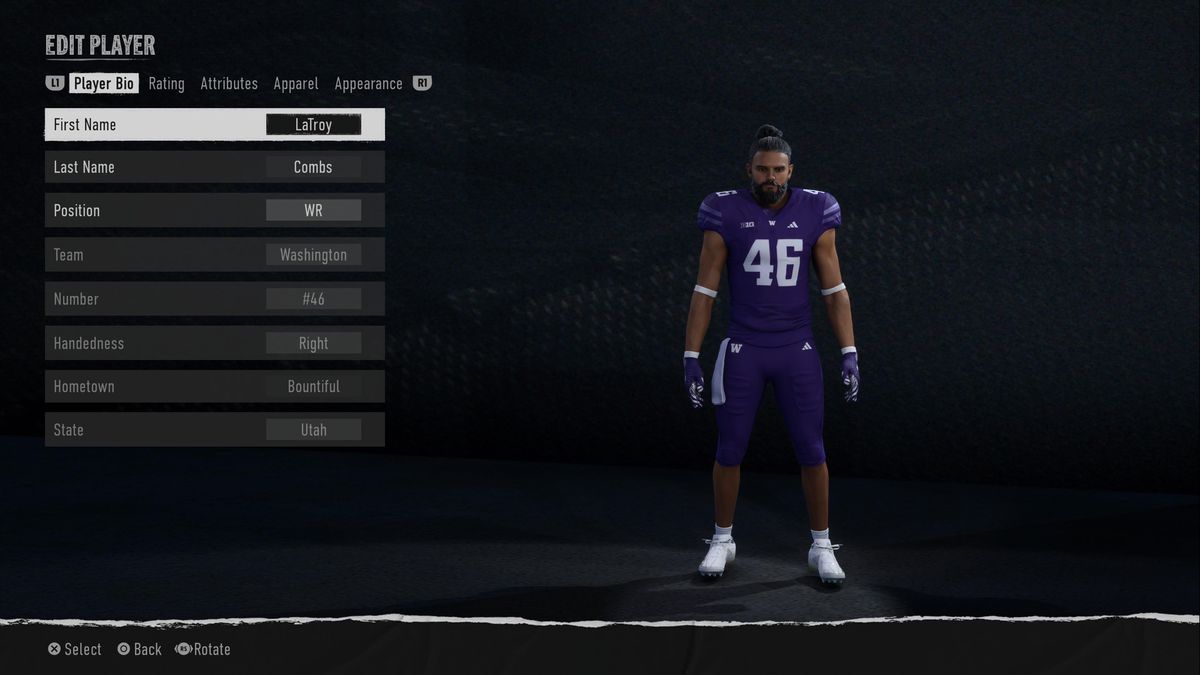The image size is (1200, 675).
Task: Open the Apparel tab
Action: tap(296, 84)
